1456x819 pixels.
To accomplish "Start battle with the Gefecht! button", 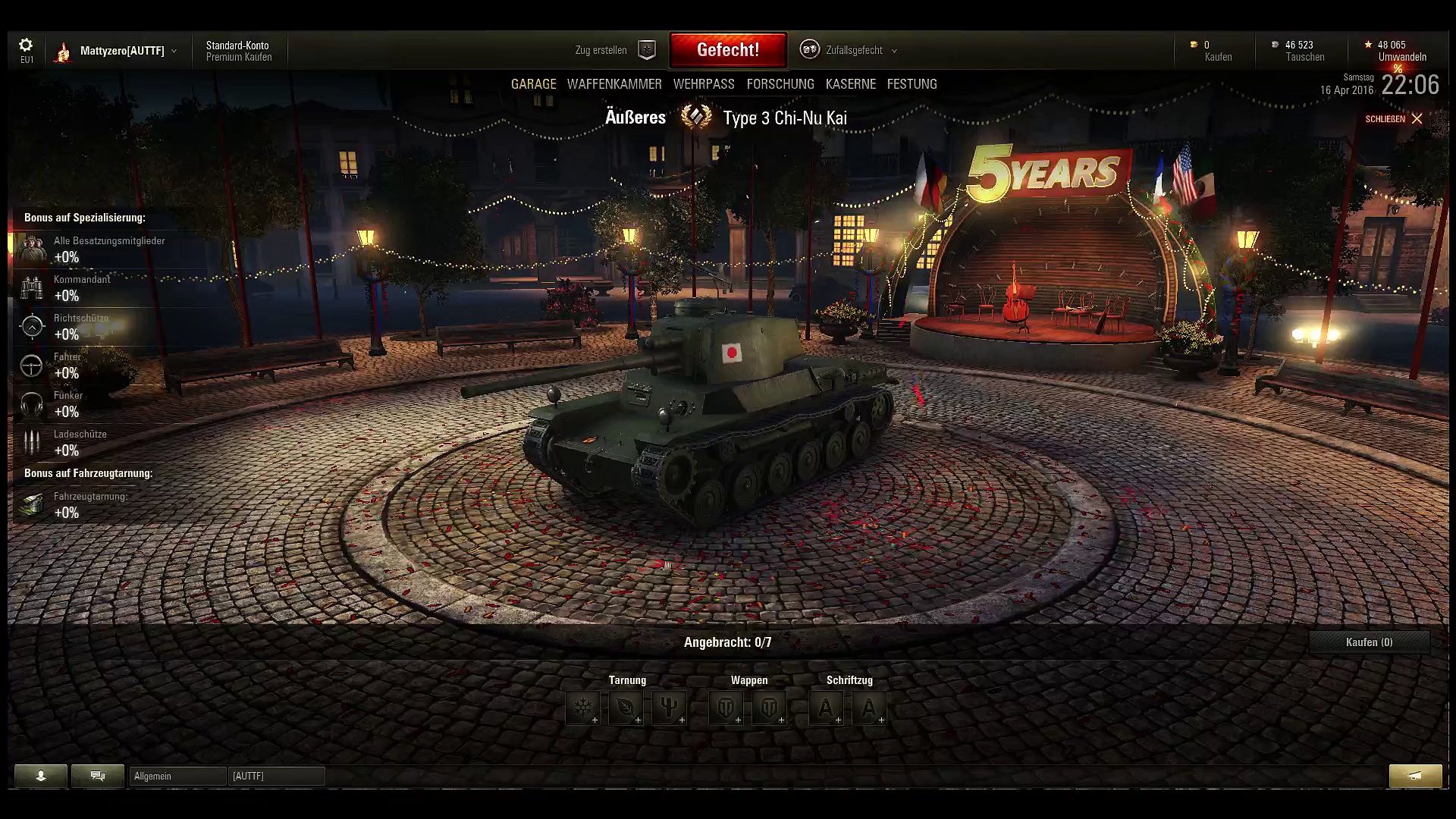I will [727, 50].
